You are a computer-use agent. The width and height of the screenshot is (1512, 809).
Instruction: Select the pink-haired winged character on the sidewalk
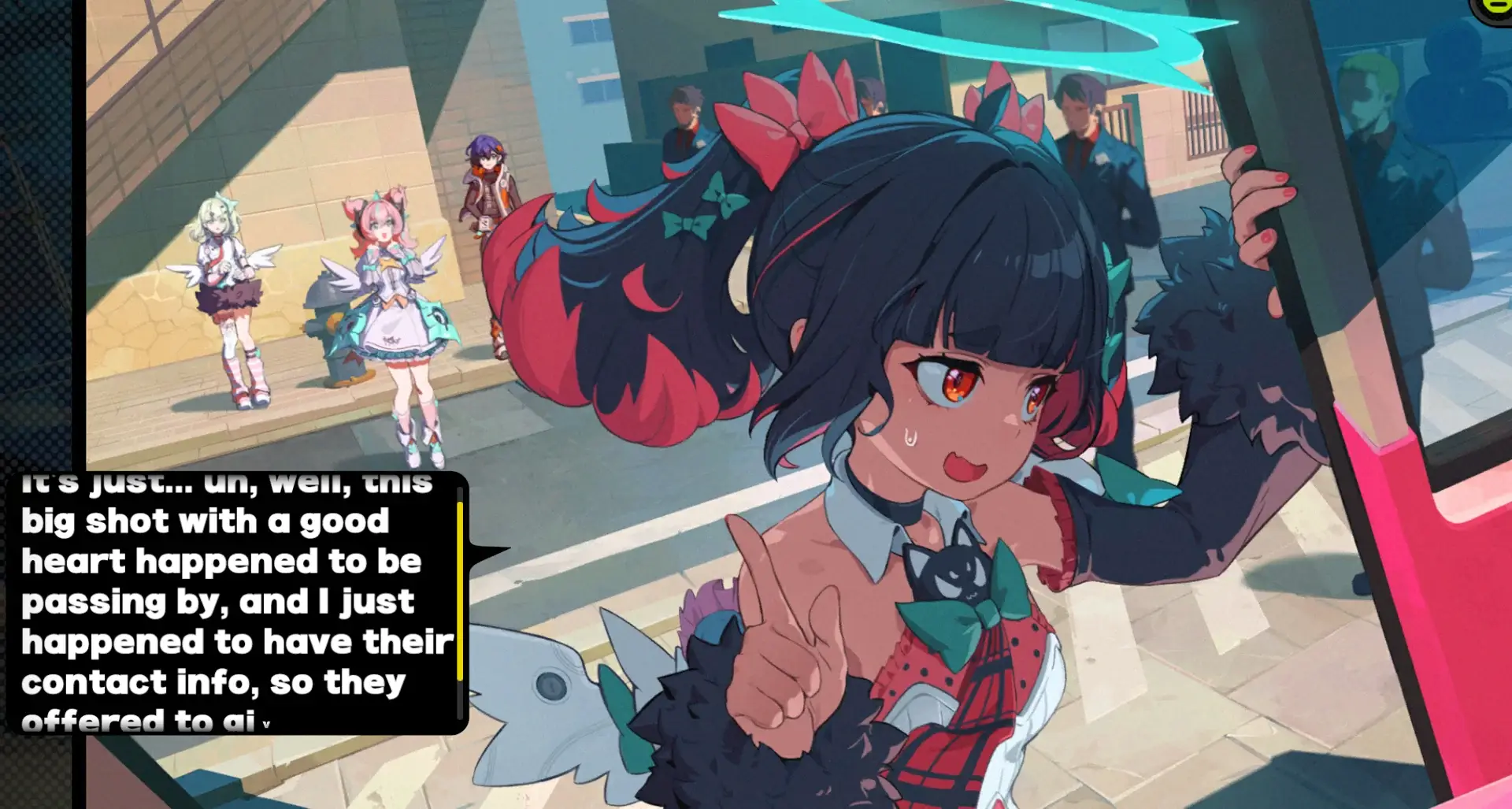[x=386, y=315]
